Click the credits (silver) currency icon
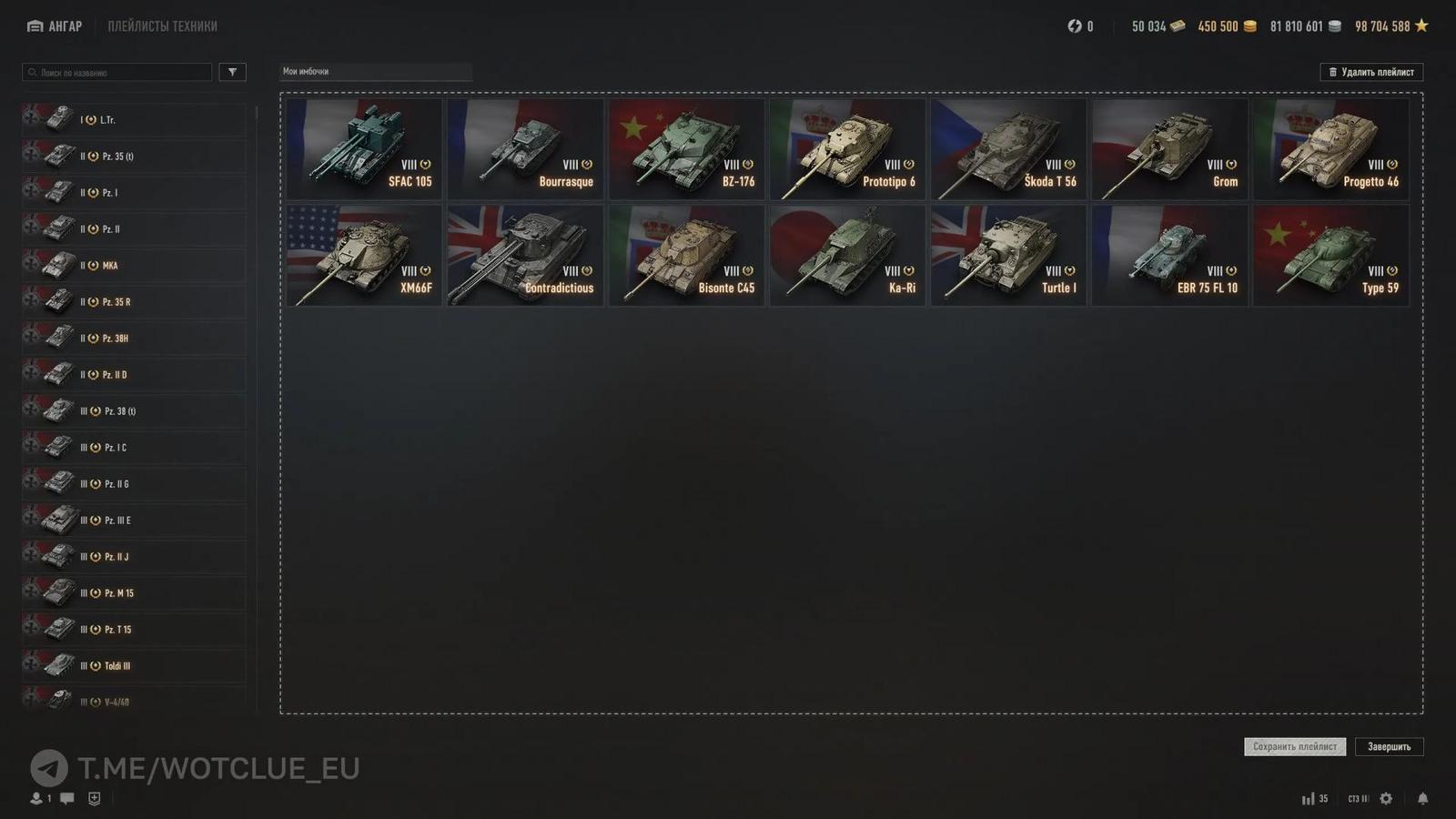 (x=1334, y=26)
